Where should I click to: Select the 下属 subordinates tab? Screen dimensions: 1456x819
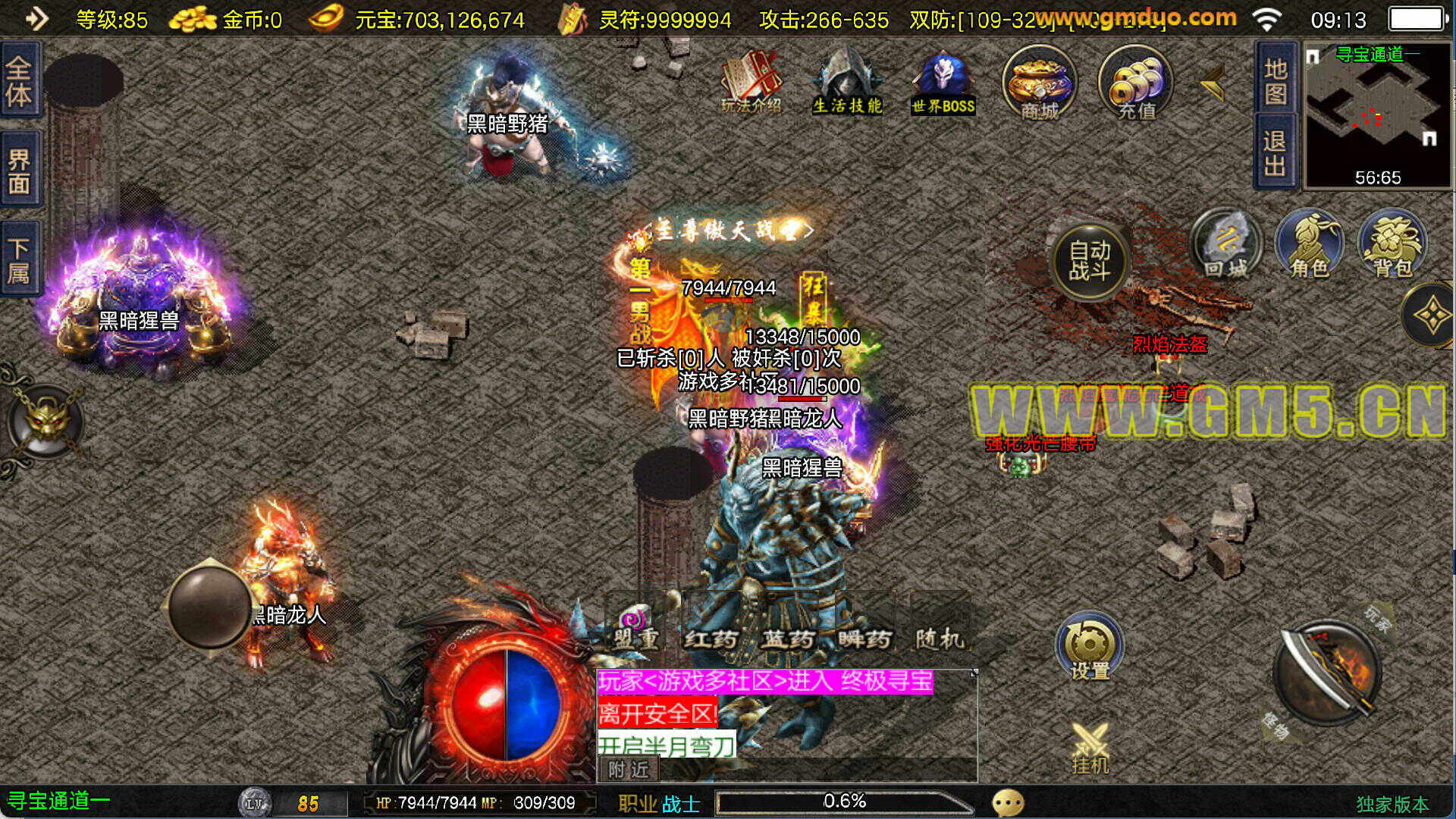click(20, 260)
